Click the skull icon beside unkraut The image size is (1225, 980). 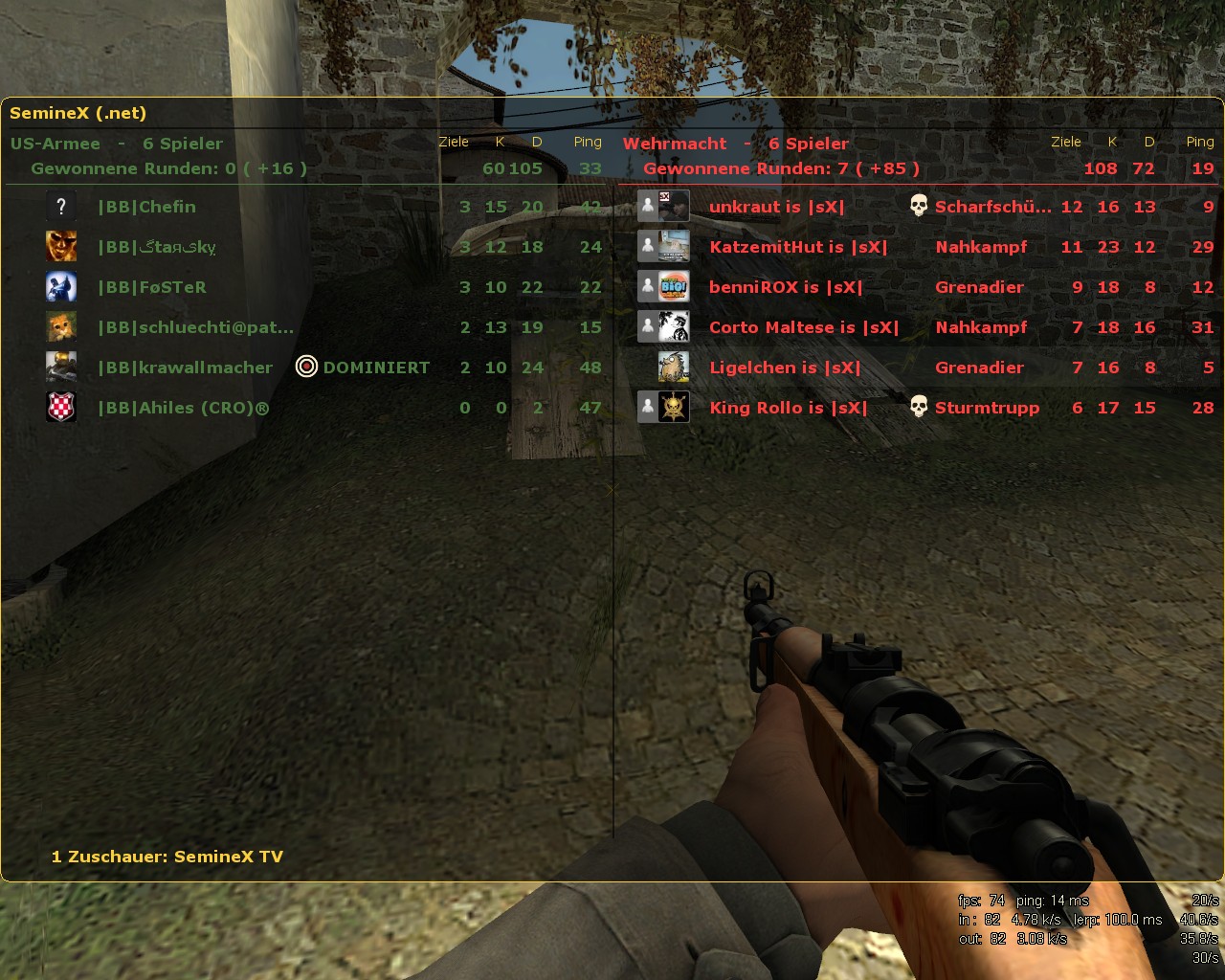pos(919,205)
